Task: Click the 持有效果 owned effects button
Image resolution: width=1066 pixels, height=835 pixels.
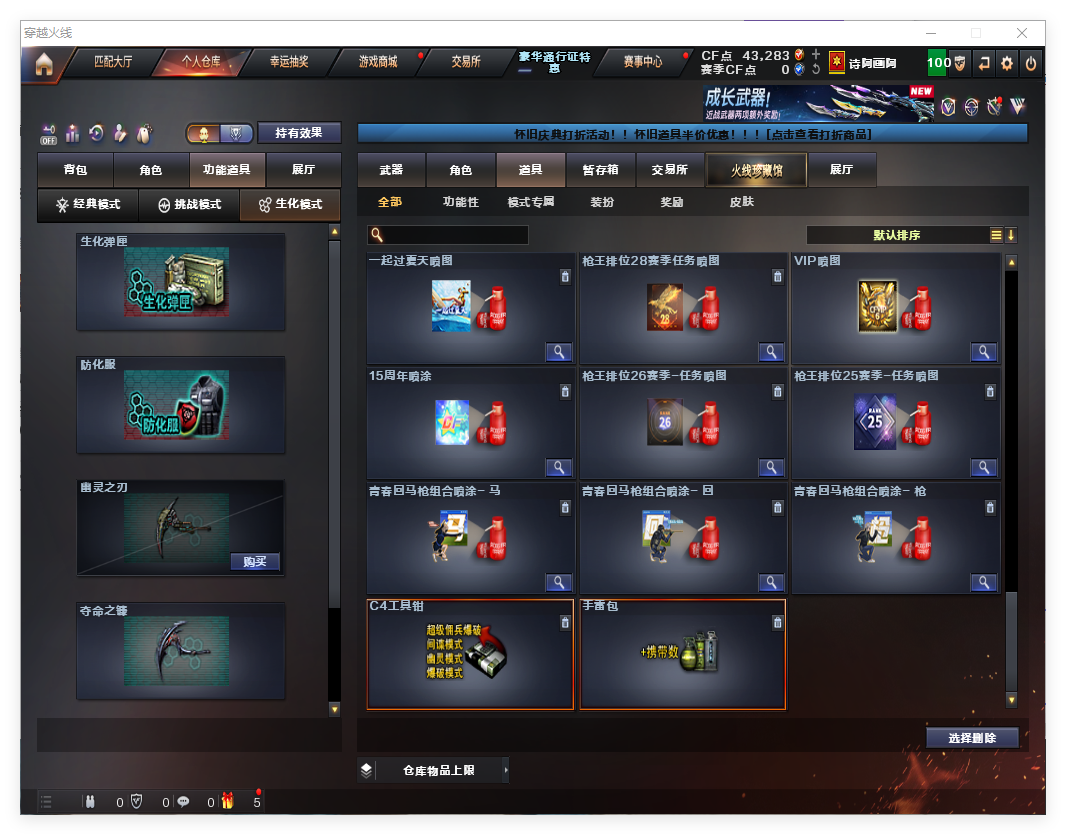Action: (x=299, y=132)
